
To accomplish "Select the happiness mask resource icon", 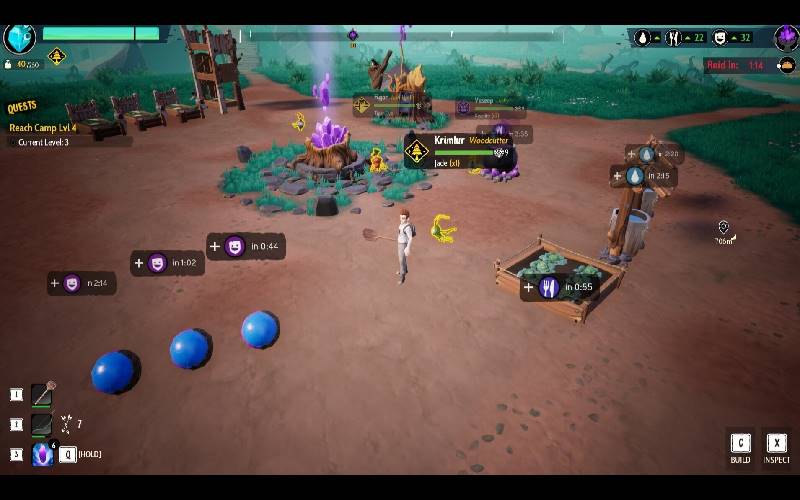I will coord(720,38).
